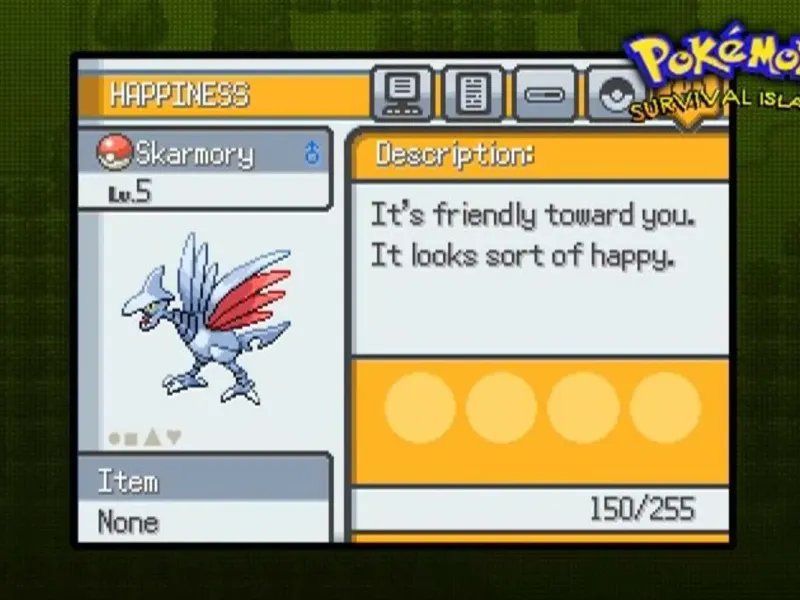This screenshot has width=800, height=600.
Task: Select the horizontal bar page tab
Action: pyautogui.click(x=545, y=96)
